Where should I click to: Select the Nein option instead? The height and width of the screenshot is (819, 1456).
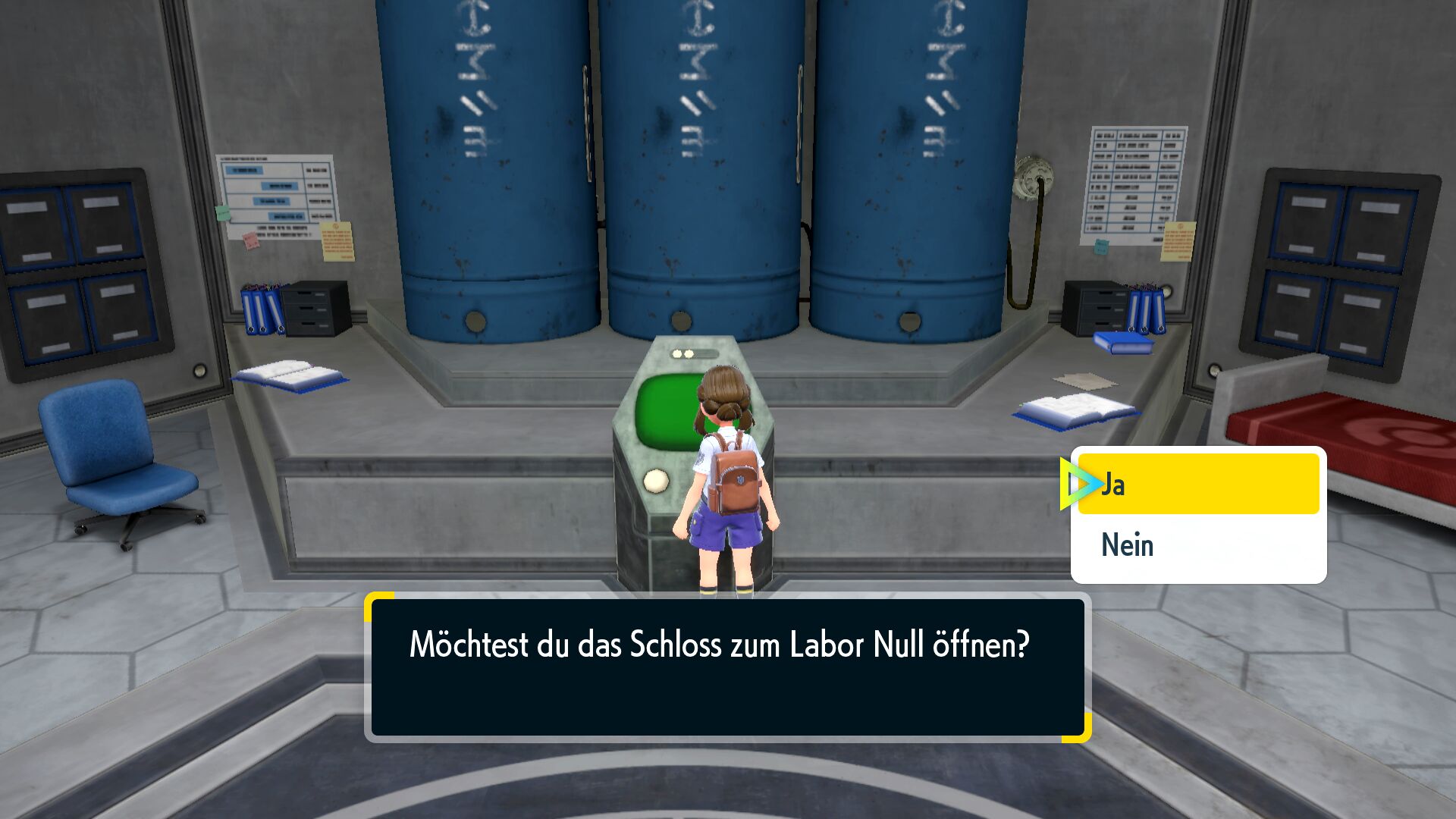point(1128,544)
